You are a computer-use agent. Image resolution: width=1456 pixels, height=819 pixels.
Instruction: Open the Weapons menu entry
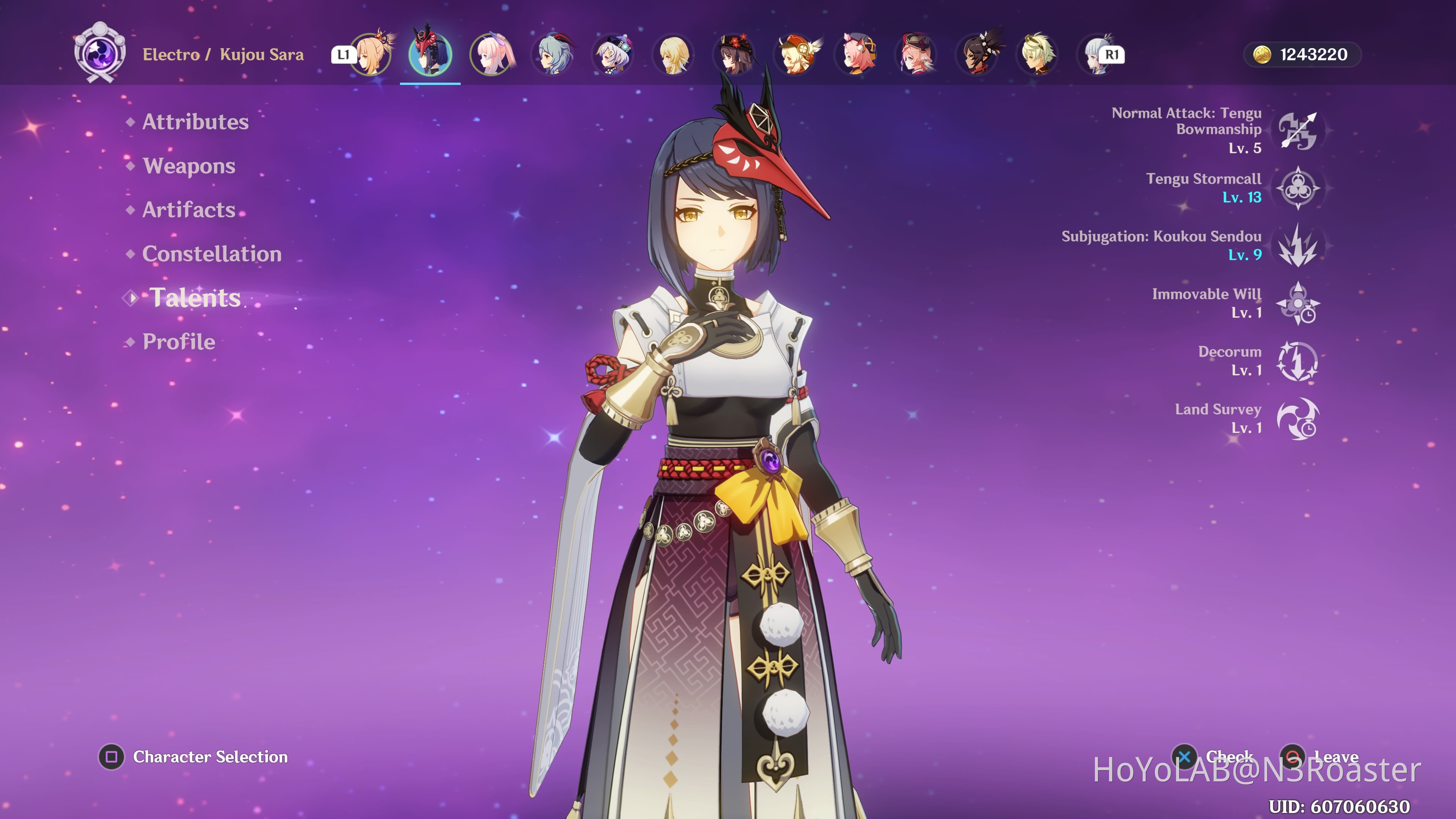click(x=189, y=166)
